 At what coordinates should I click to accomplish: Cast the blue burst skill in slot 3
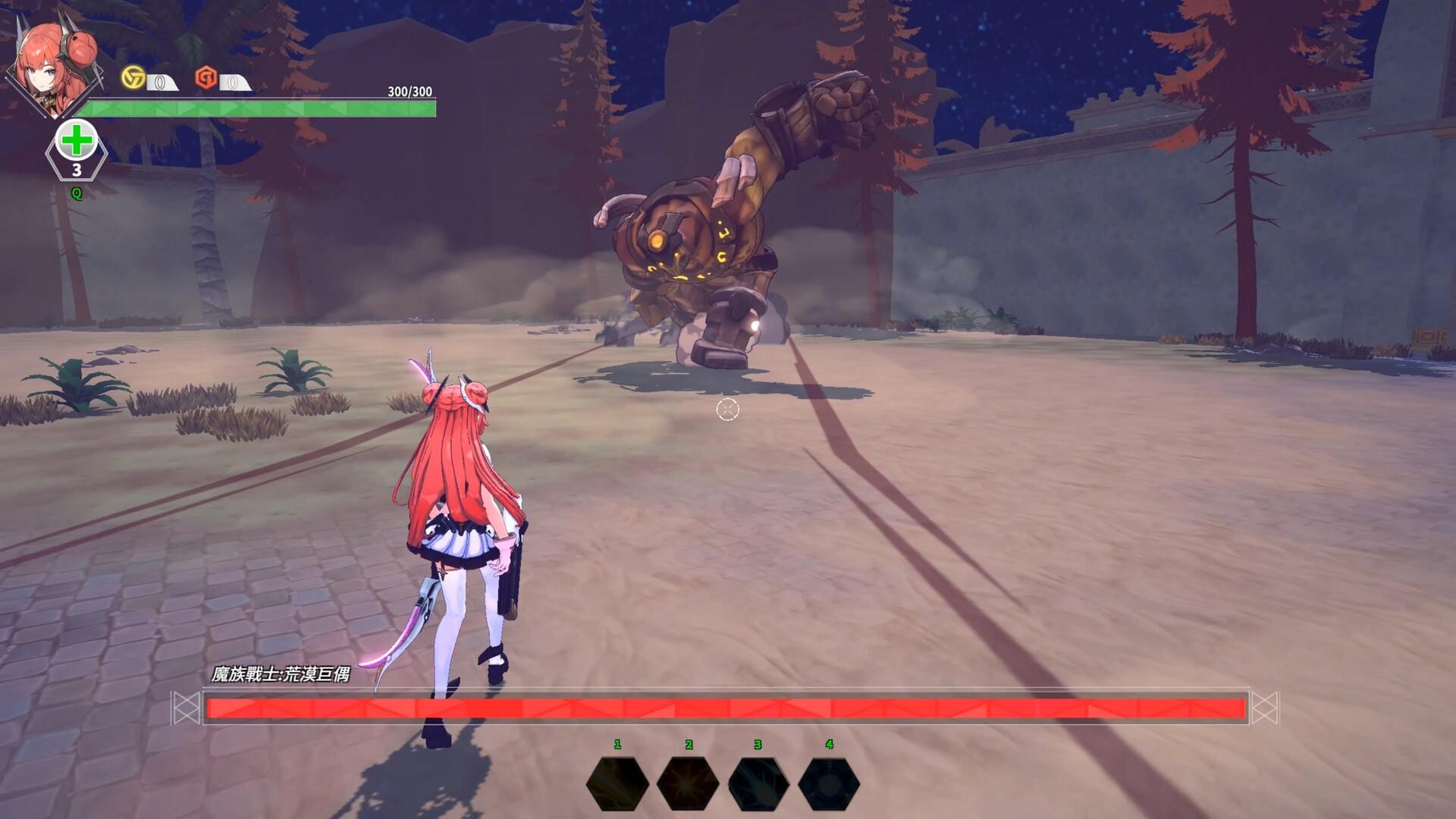(x=758, y=783)
